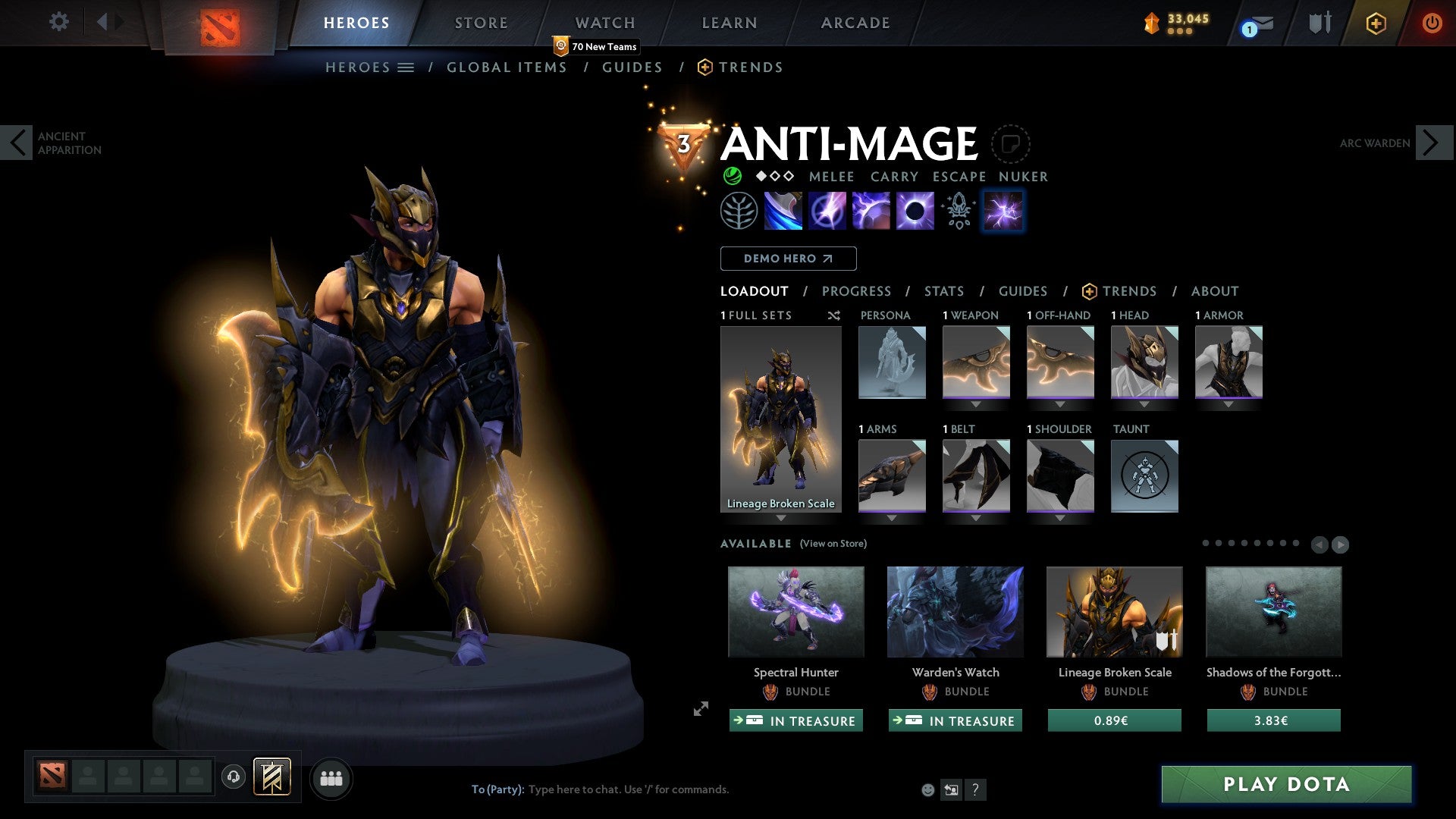The image size is (1456, 819).
Task: Switch to the Progress tab
Action: (x=857, y=291)
